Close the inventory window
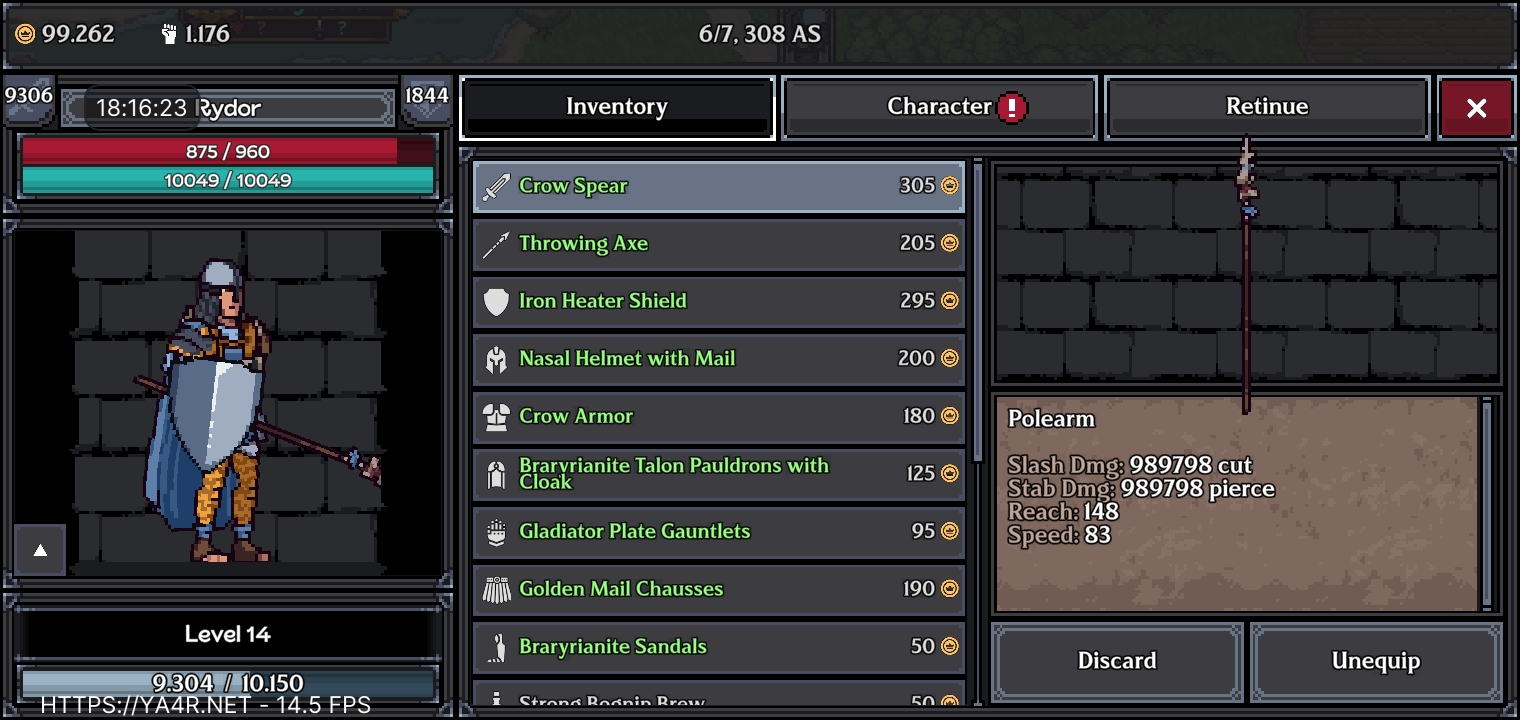Viewport: 1520px width, 720px height. pyautogui.click(x=1476, y=108)
